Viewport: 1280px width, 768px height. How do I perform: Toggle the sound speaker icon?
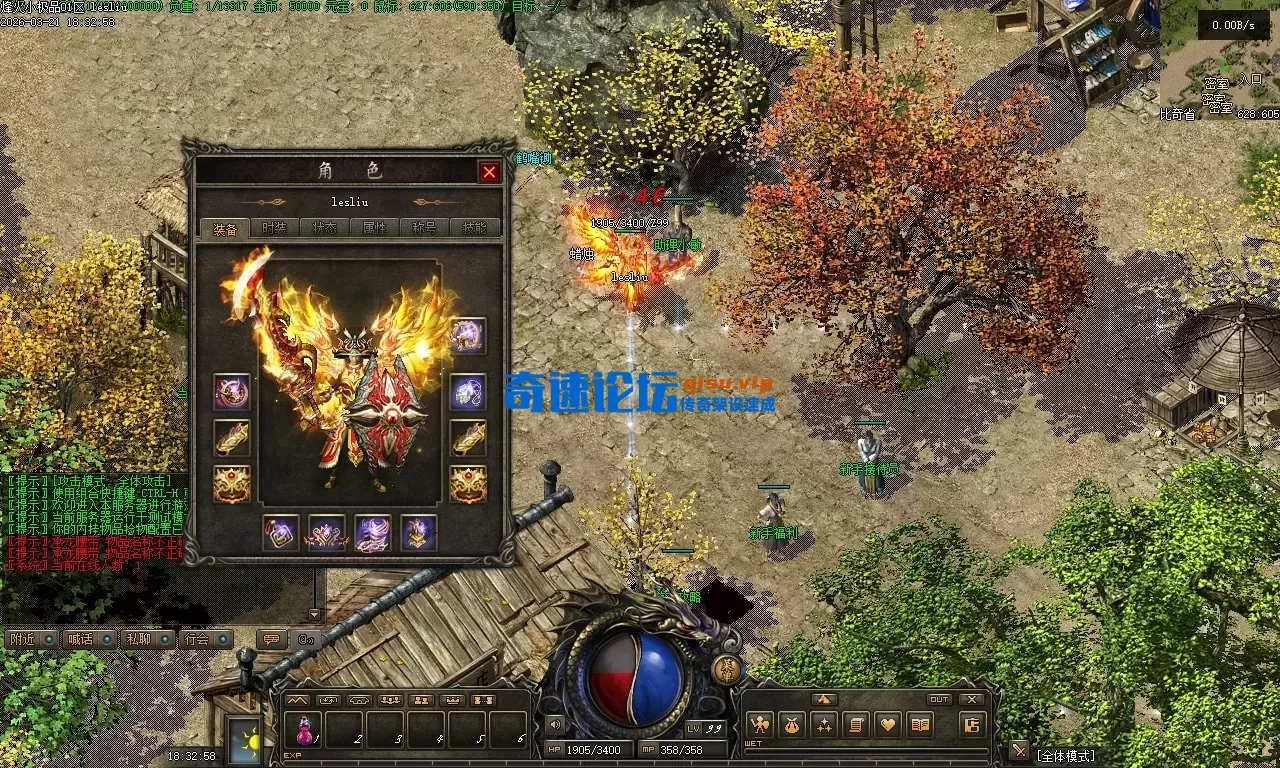pos(553,724)
